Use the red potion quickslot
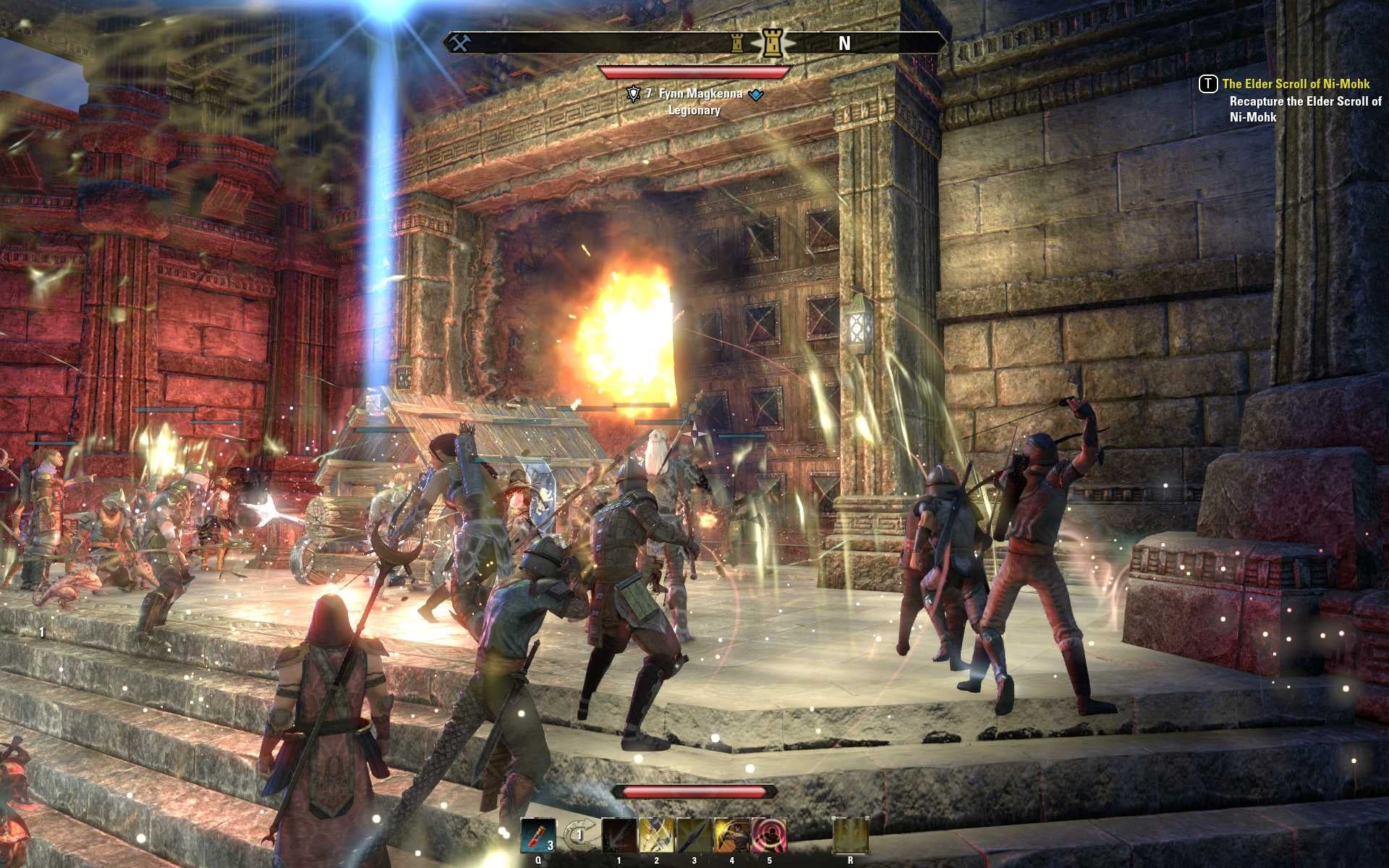 click(x=538, y=835)
